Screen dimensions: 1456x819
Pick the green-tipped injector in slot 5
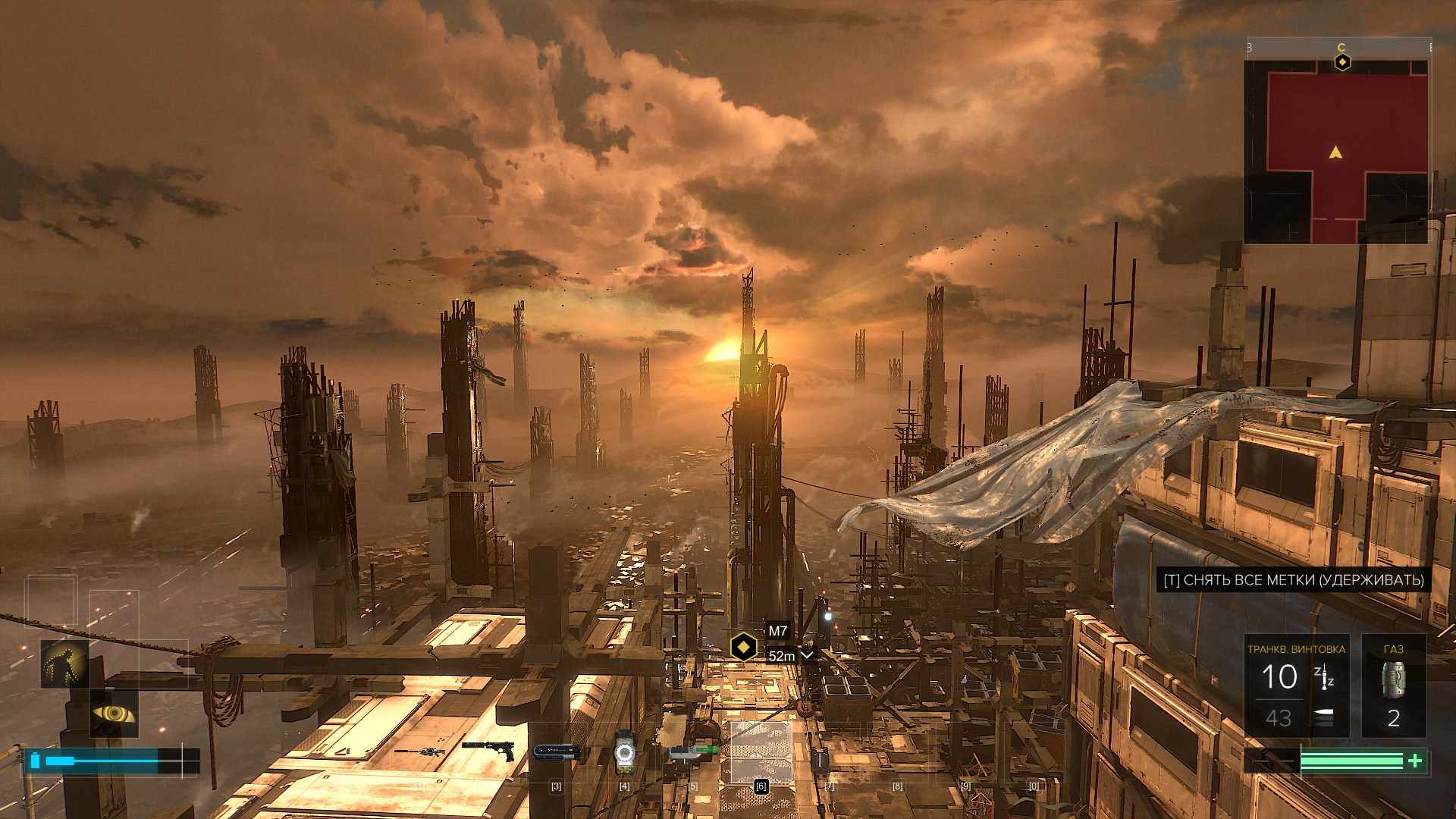tap(692, 752)
